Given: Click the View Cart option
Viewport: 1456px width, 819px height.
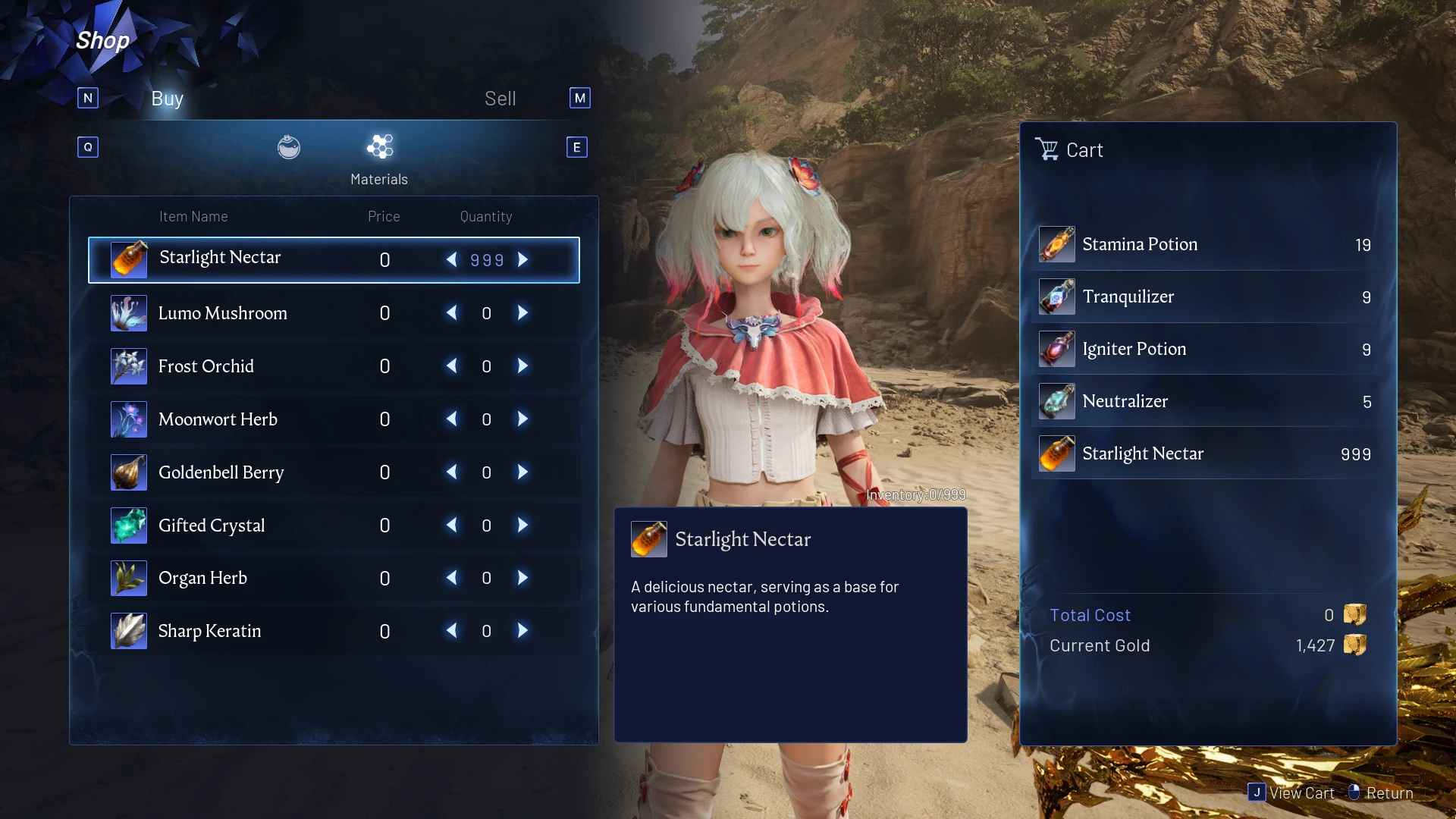Looking at the screenshot, I should 1292,793.
